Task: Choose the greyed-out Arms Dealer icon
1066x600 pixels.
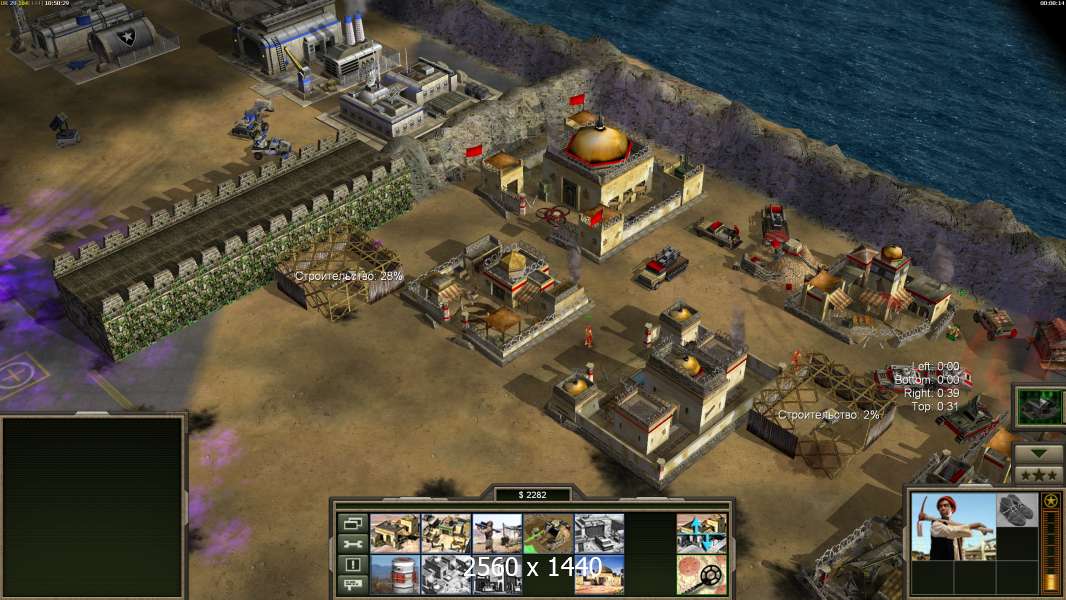Action: [599, 533]
